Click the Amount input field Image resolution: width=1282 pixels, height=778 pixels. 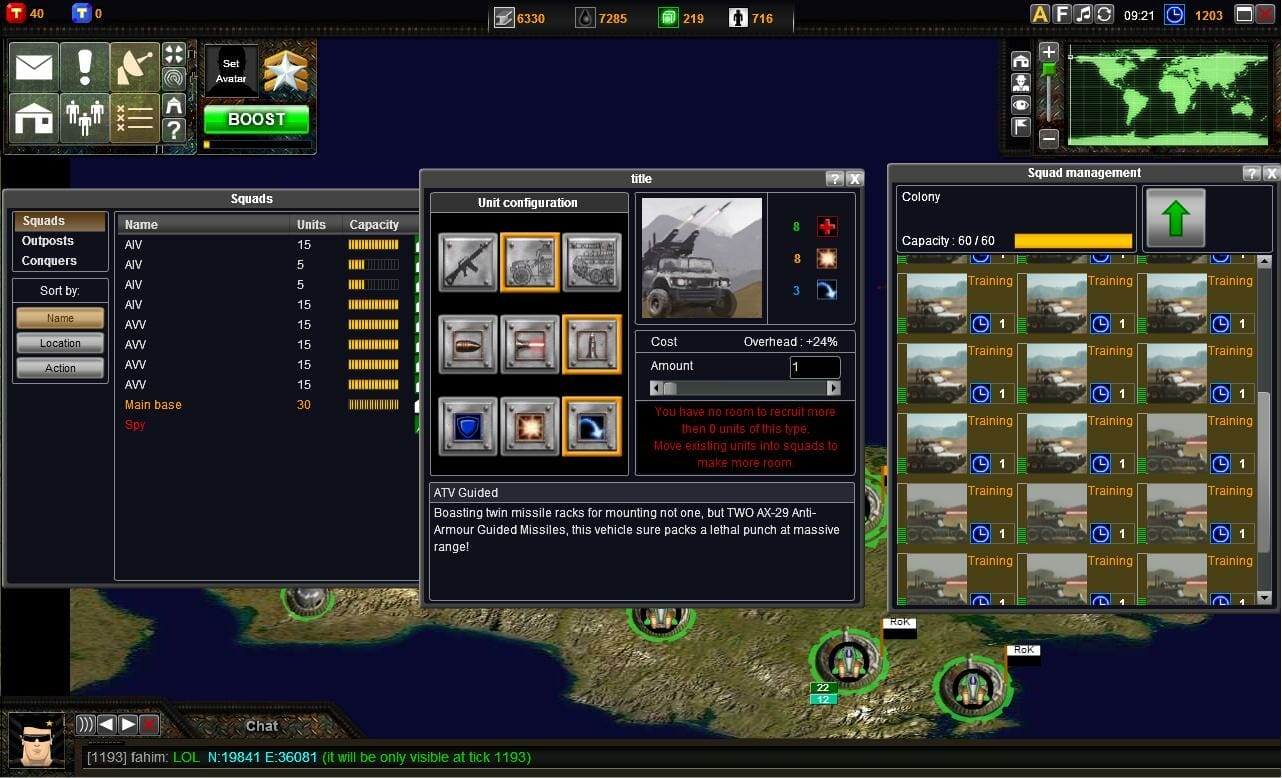tap(814, 367)
